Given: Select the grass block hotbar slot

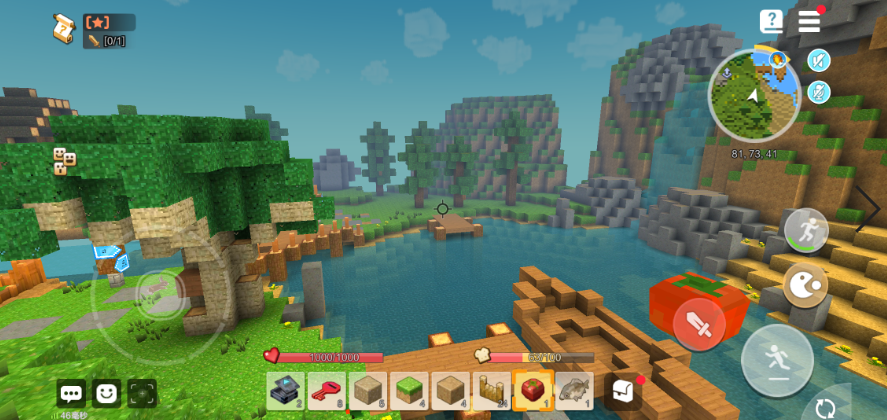Looking at the screenshot, I should (409, 390).
